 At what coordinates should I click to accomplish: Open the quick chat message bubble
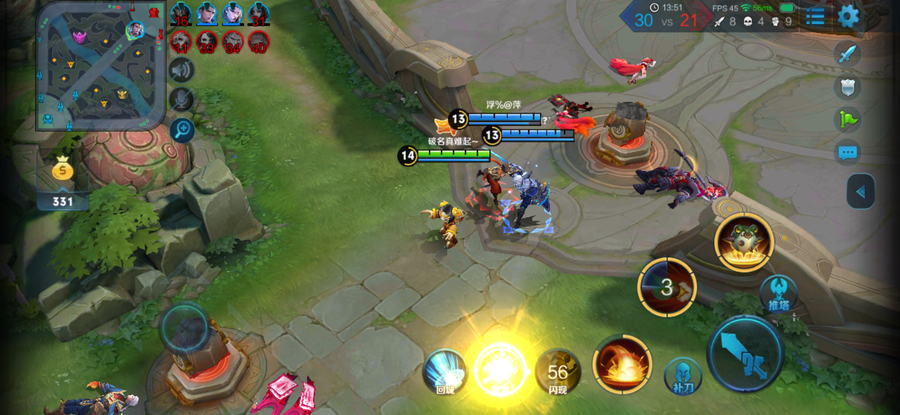point(847,153)
